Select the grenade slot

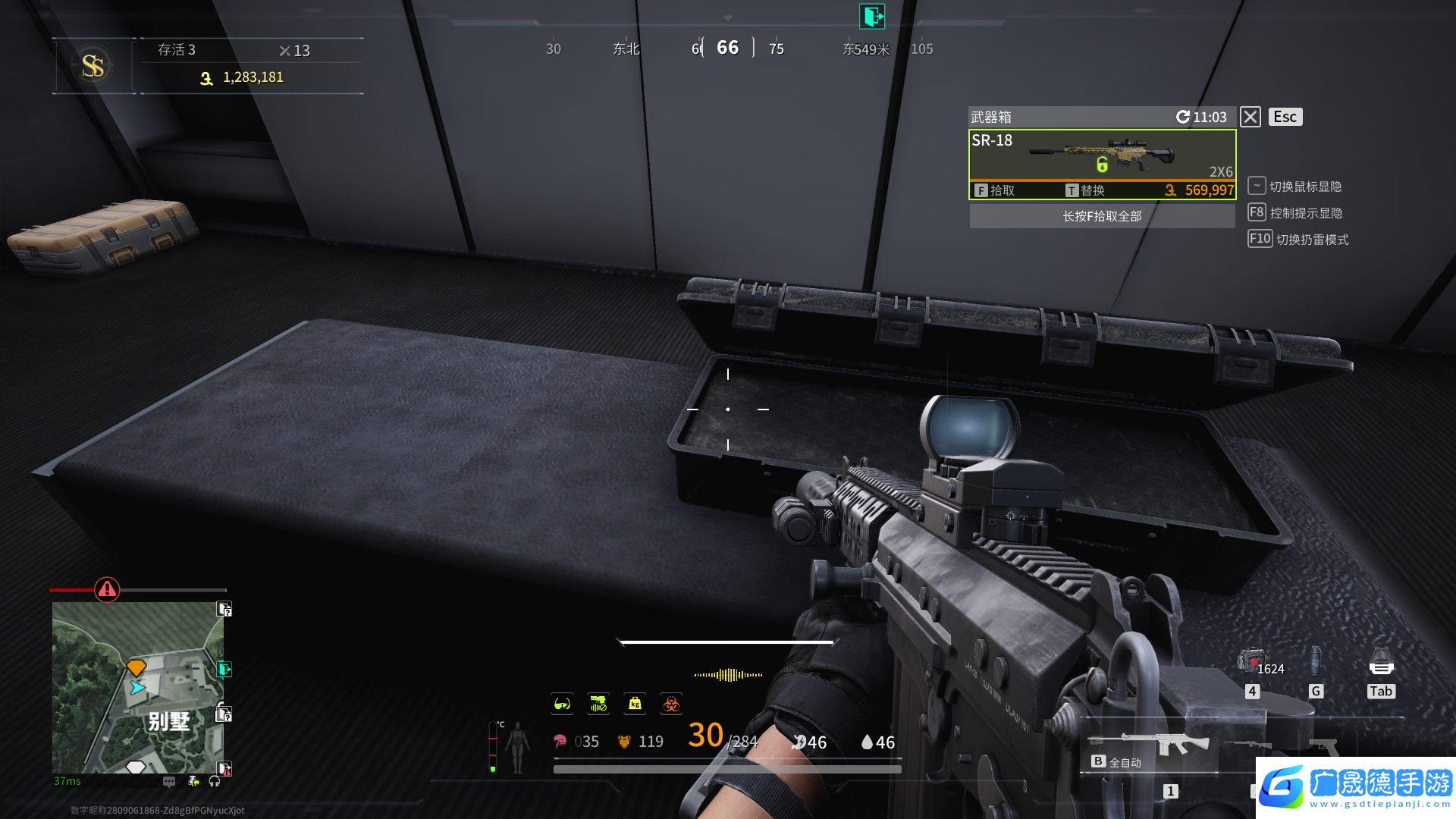pyautogui.click(x=1316, y=661)
